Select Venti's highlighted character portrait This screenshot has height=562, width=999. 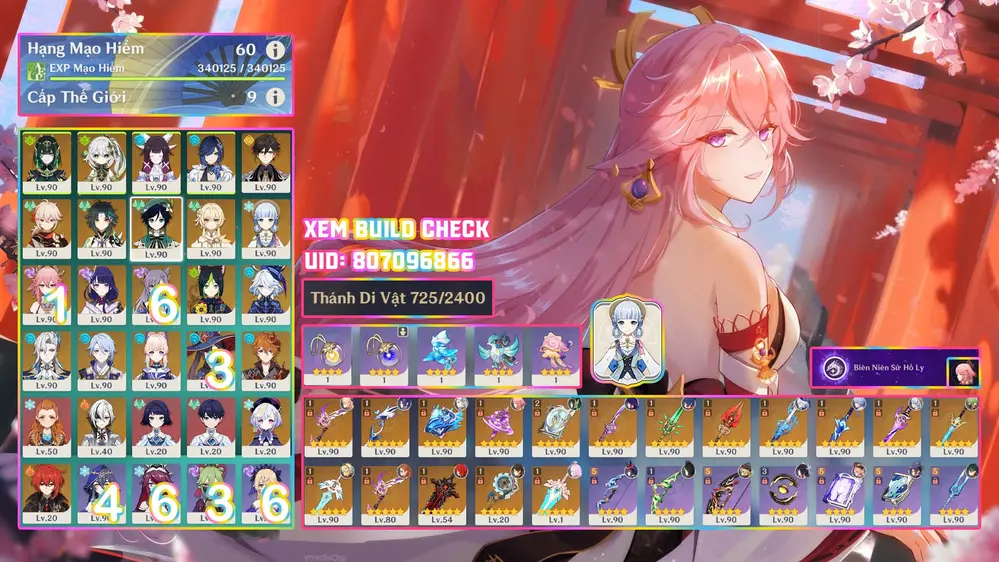tap(155, 227)
